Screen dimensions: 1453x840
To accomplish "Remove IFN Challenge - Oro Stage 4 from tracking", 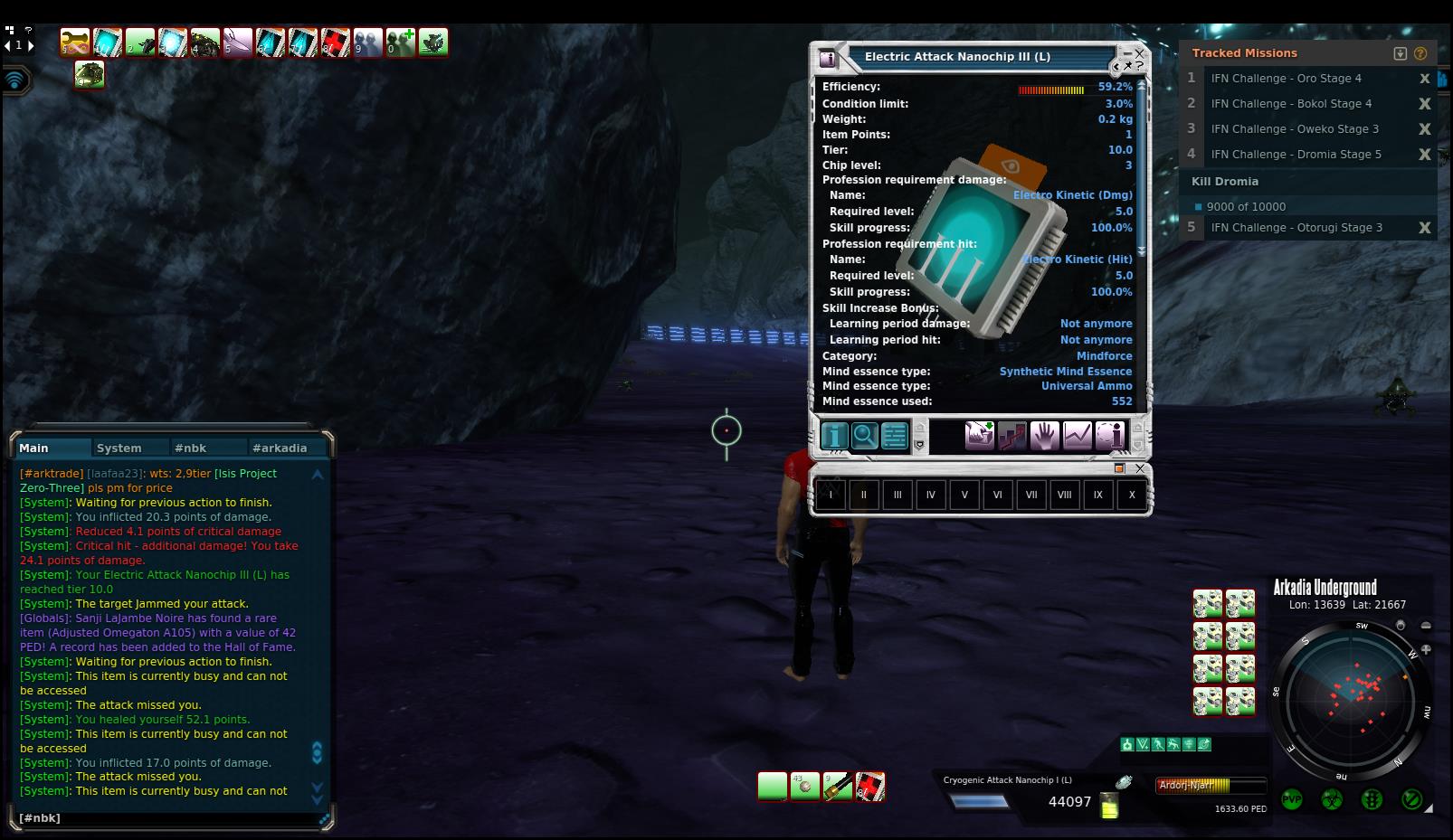I will click(x=1424, y=79).
